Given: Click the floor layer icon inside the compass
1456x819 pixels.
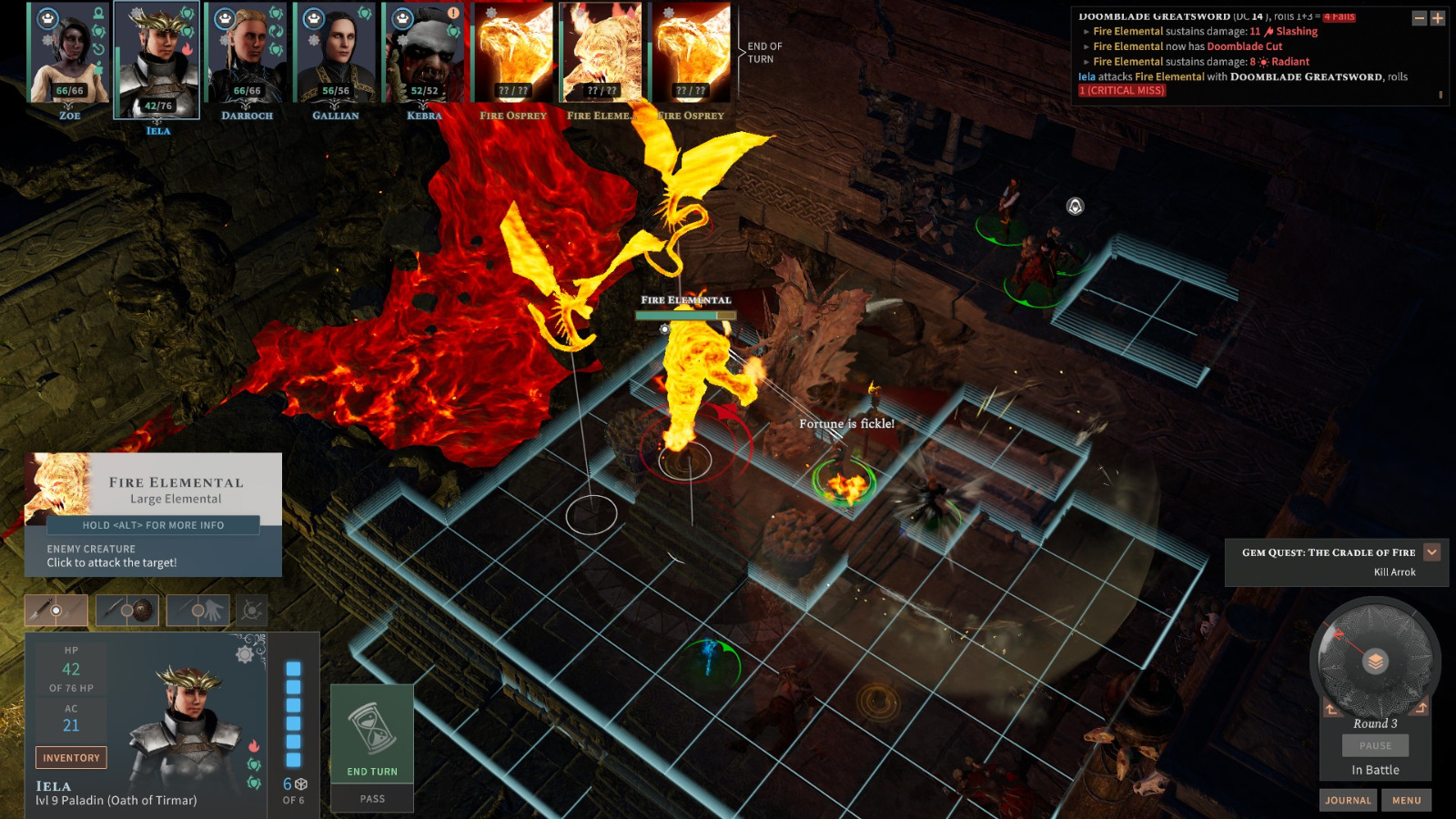Looking at the screenshot, I should (x=1376, y=662).
